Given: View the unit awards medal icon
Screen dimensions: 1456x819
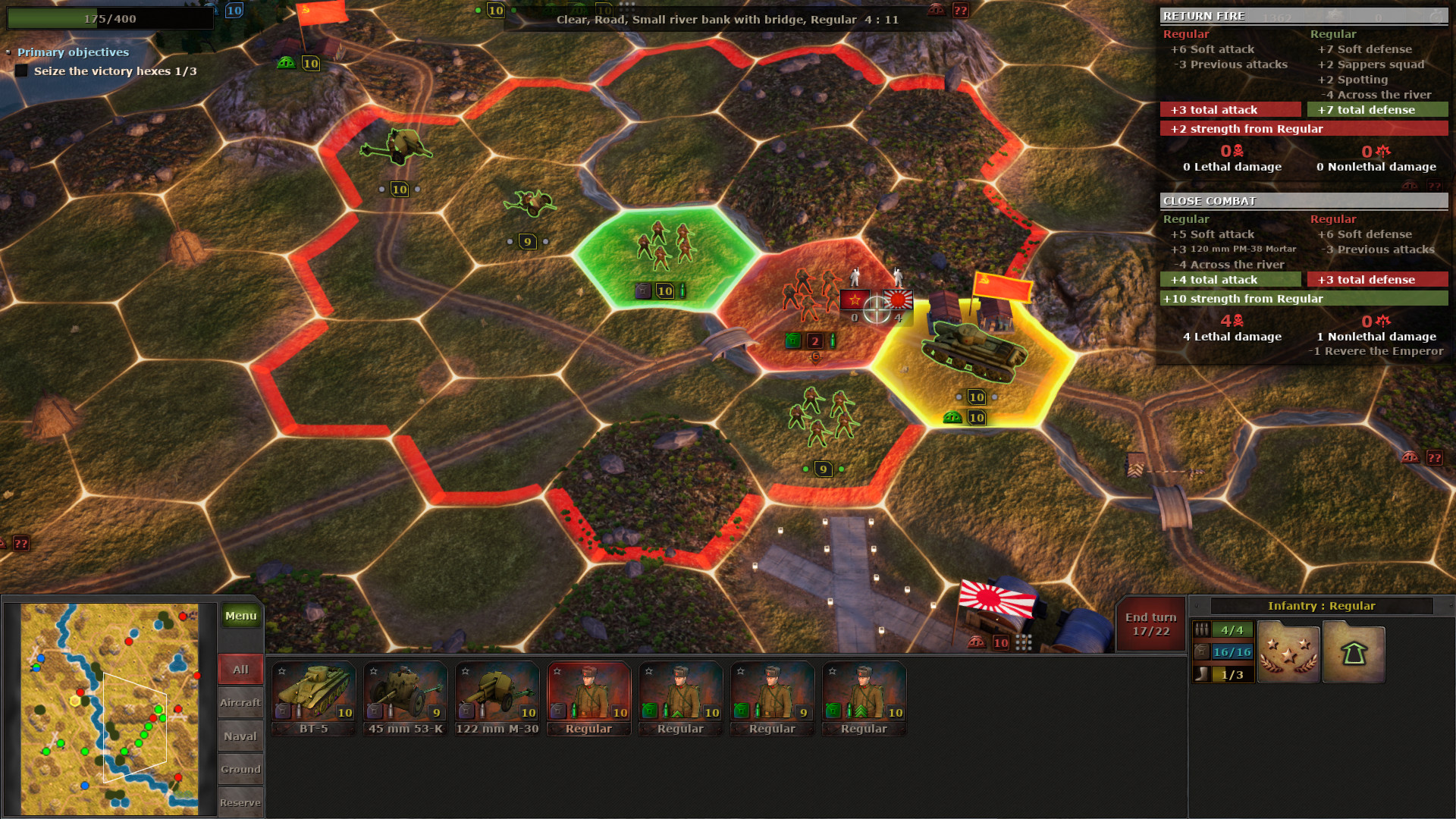Looking at the screenshot, I should pyautogui.click(x=1288, y=651).
